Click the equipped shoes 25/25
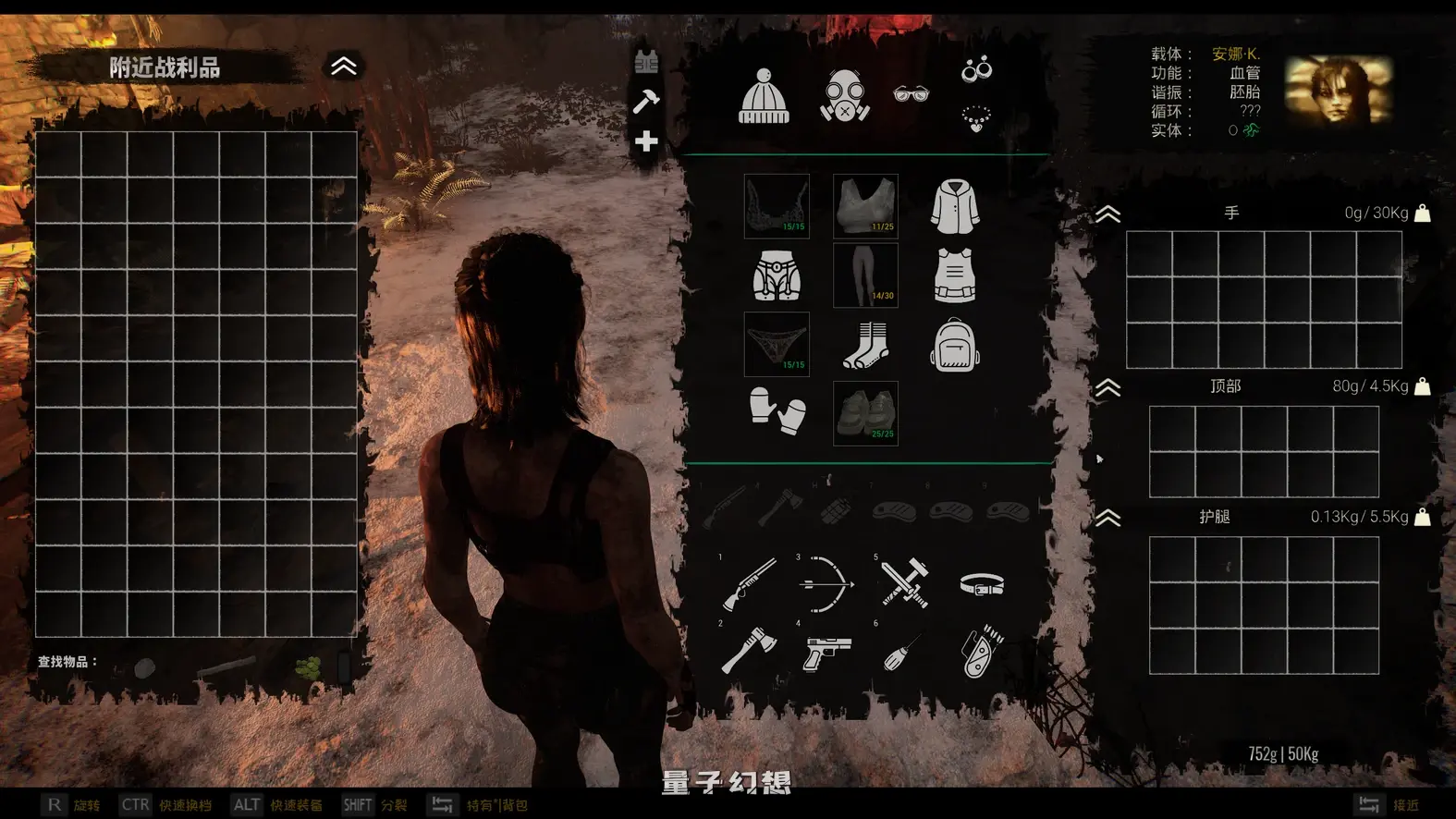1456x819 pixels. tap(865, 413)
